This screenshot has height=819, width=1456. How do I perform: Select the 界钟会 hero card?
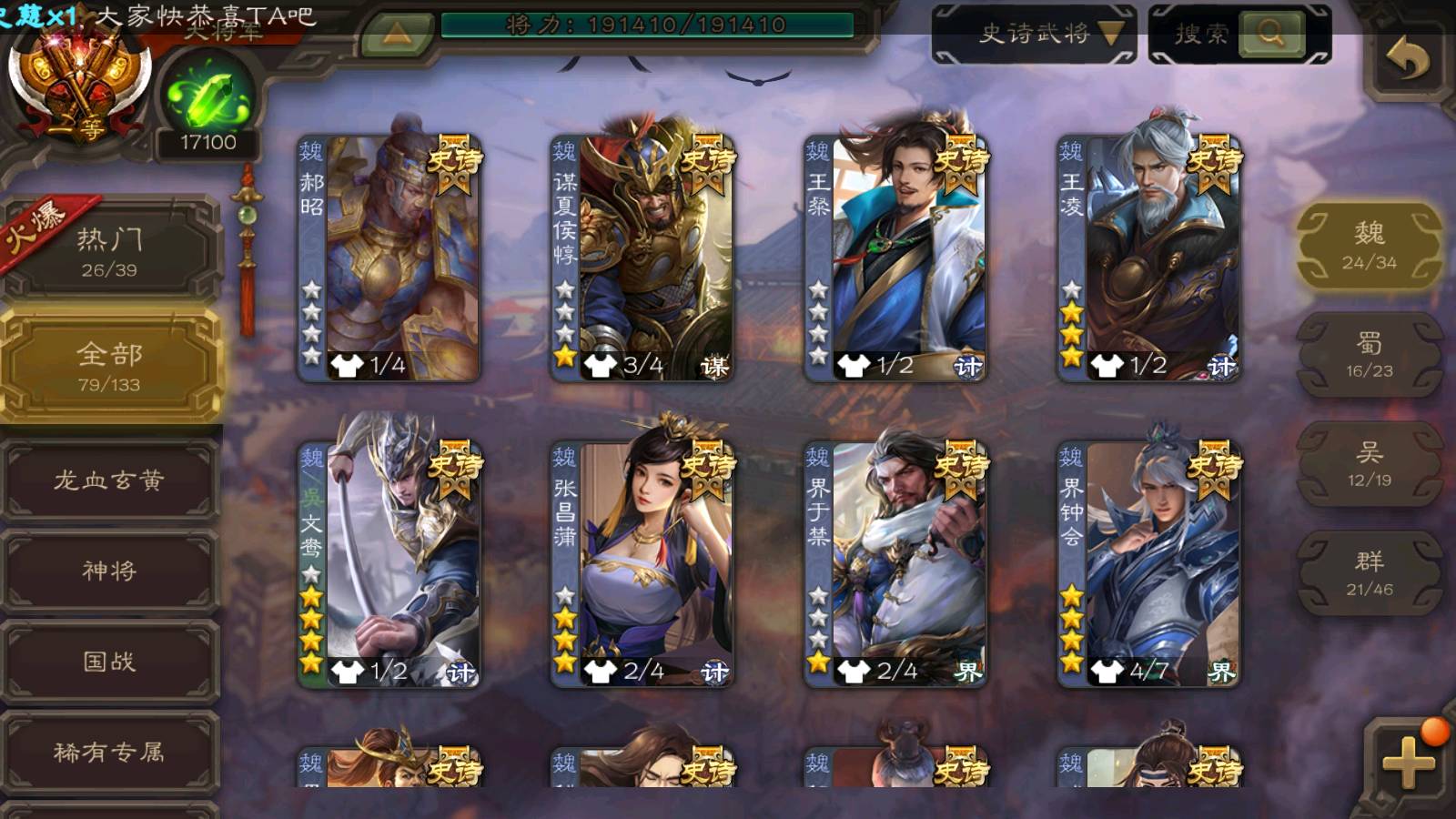[1148, 563]
